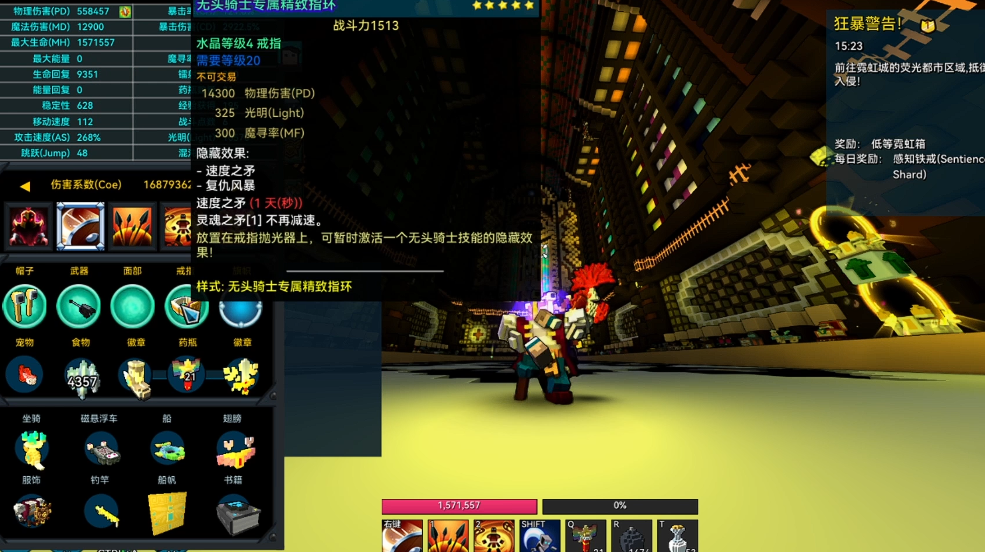Open the tome (书籍) slot
Screen dimensions: 985x552
tap(238, 513)
